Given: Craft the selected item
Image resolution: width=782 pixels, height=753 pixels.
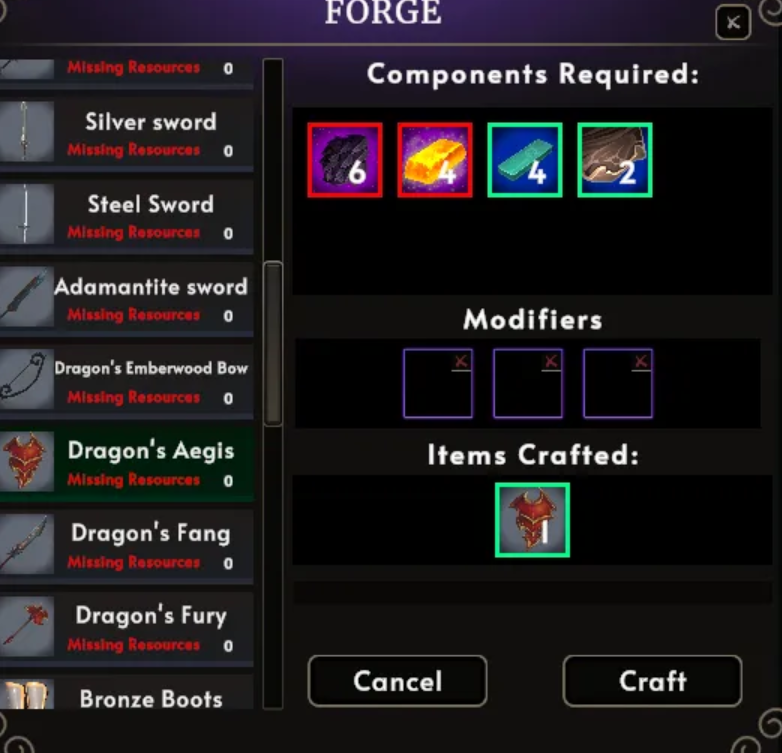Looking at the screenshot, I should coord(652,681).
